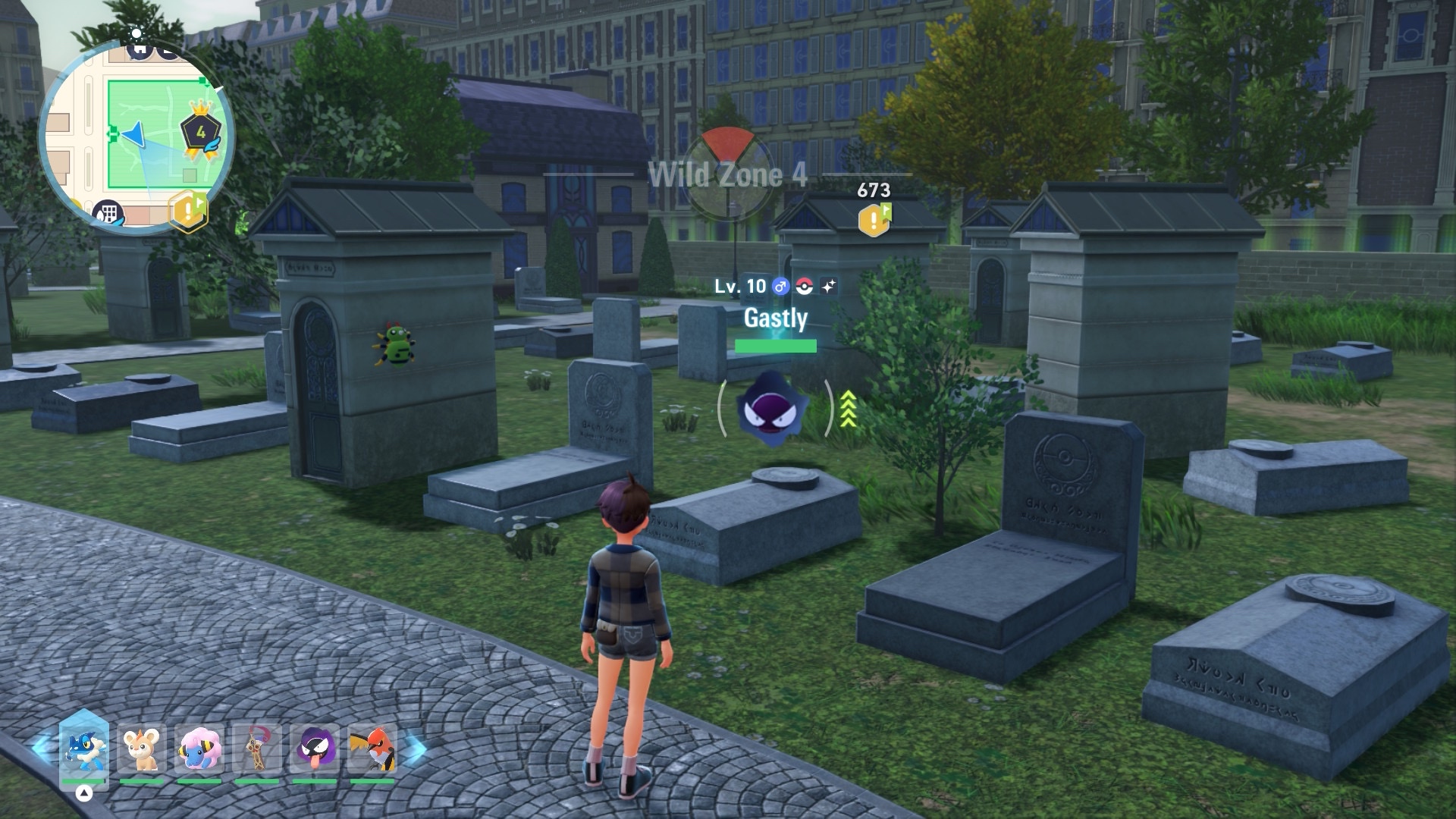Pick the Honedge sword party slot

tap(257, 750)
